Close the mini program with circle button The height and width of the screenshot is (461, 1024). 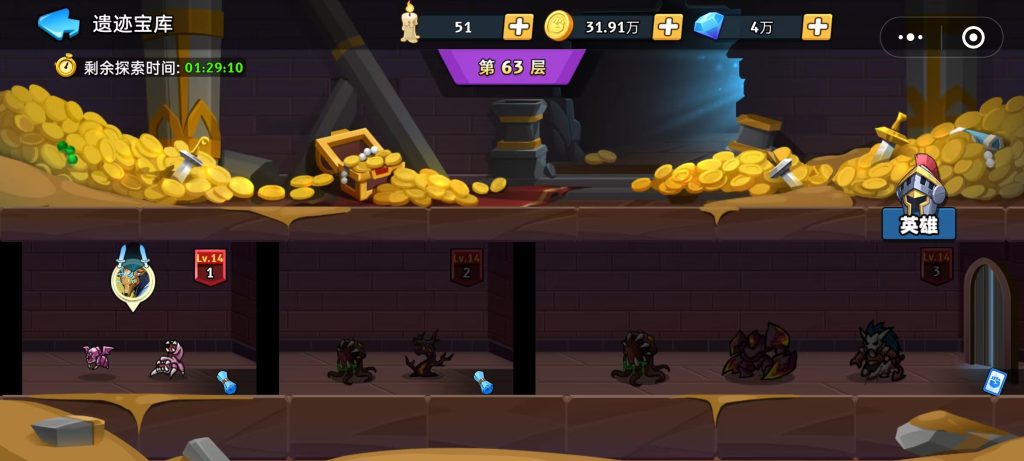tap(972, 37)
